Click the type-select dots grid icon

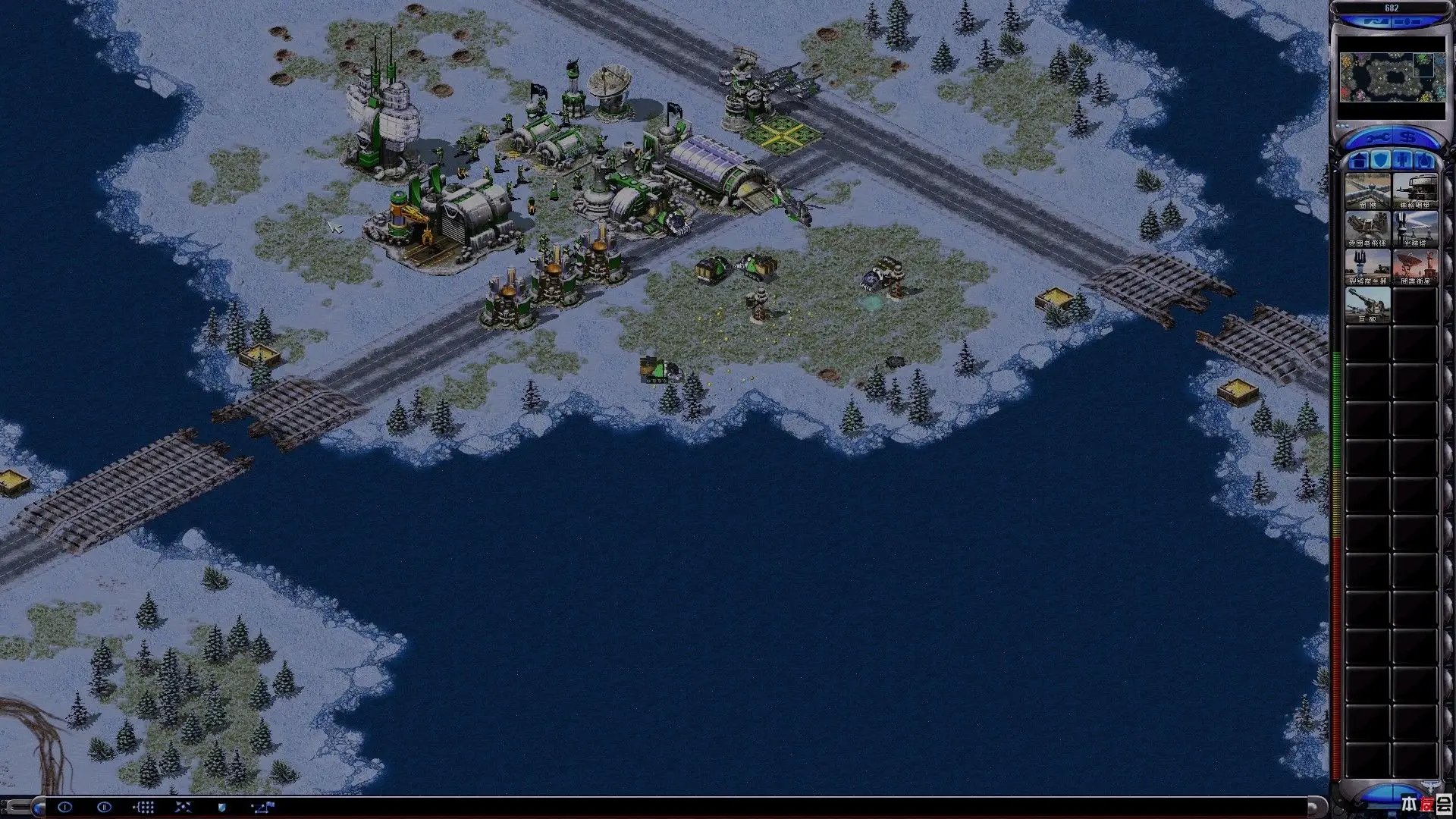pyautogui.click(x=143, y=807)
